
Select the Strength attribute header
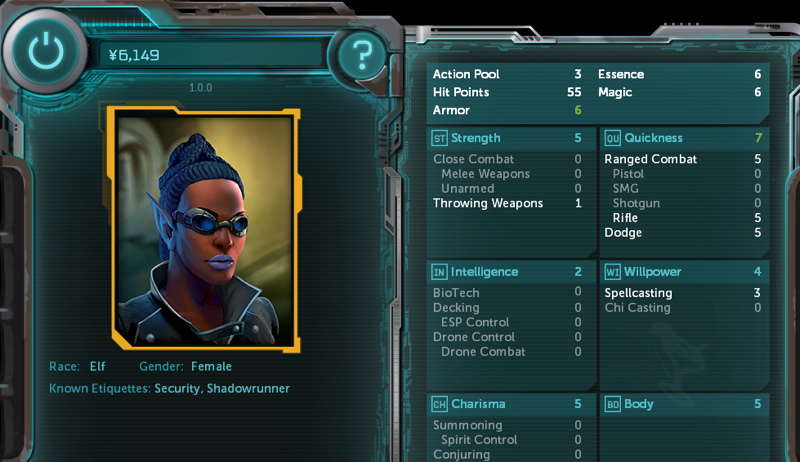tap(507, 138)
